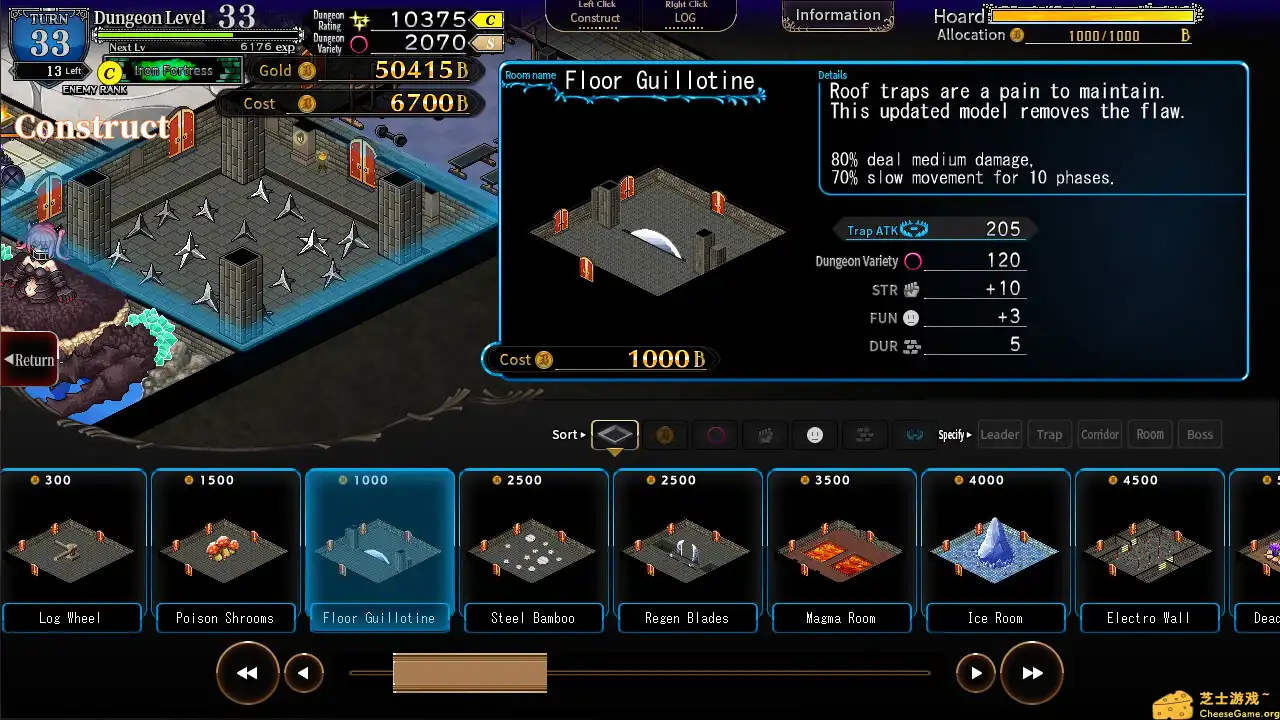Sort rooms by gold cost coin icon

[665, 435]
